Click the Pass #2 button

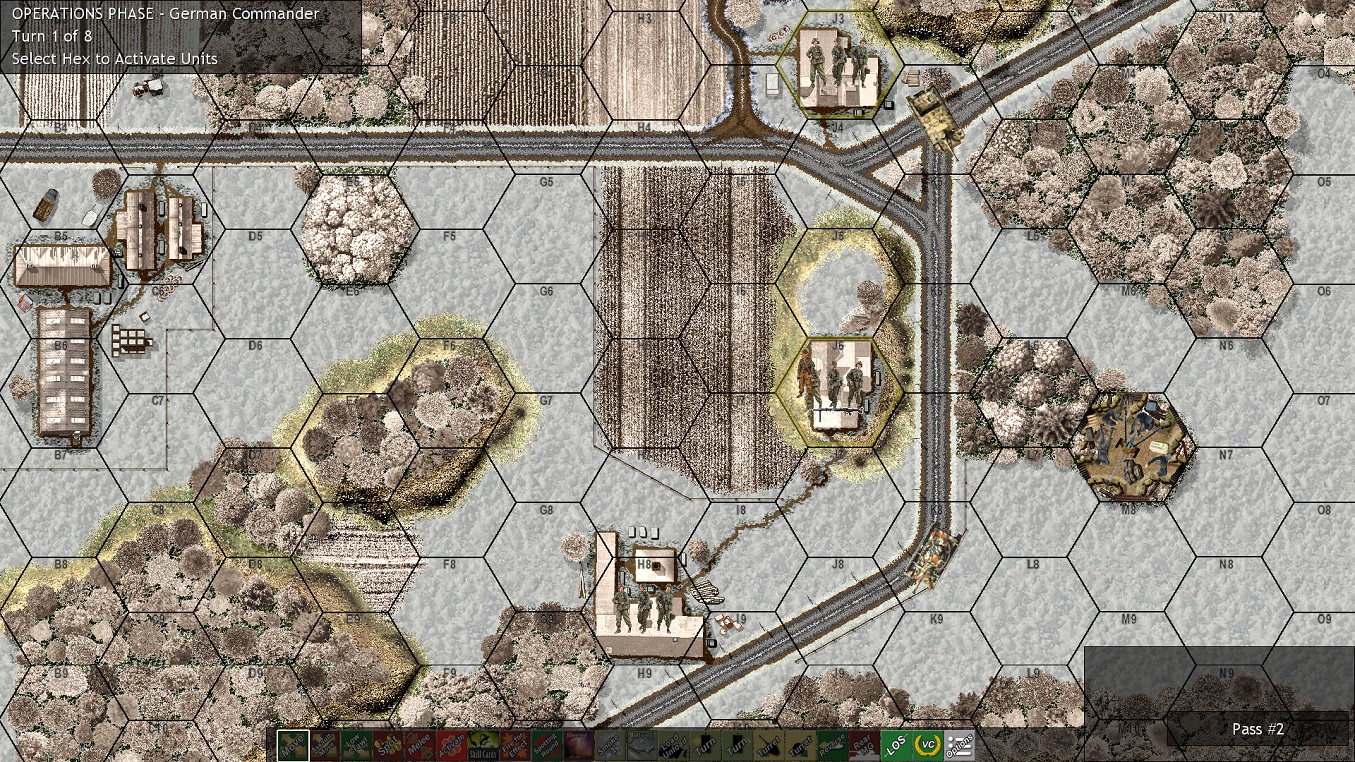tap(1256, 729)
